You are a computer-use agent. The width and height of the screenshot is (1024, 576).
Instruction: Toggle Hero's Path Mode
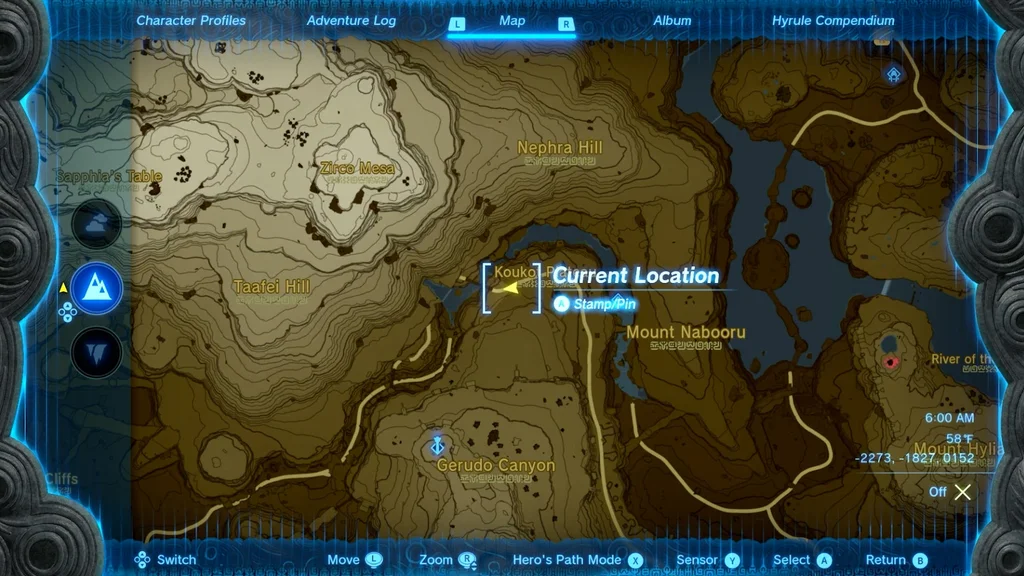pos(566,560)
